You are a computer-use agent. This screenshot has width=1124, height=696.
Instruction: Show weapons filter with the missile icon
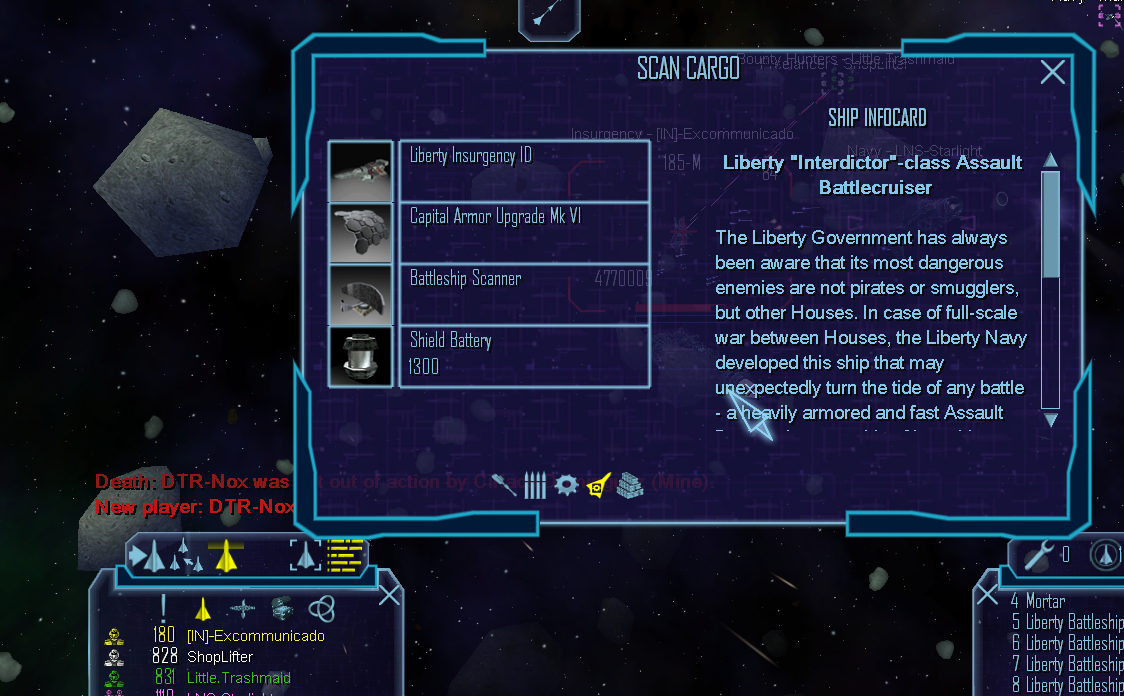505,486
